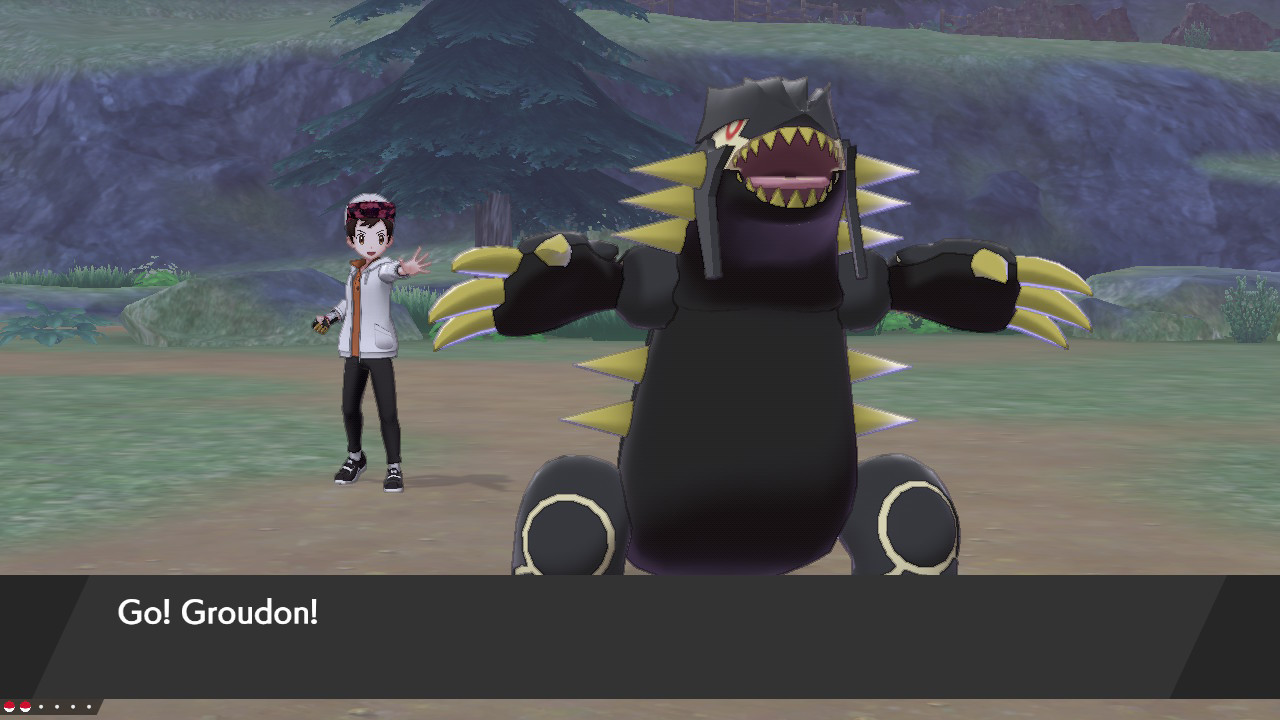The height and width of the screenshot is (720, 1280).
Task: Select the second Poké Ball party icon
Action: pyautogui.click(x=25, y=707)
